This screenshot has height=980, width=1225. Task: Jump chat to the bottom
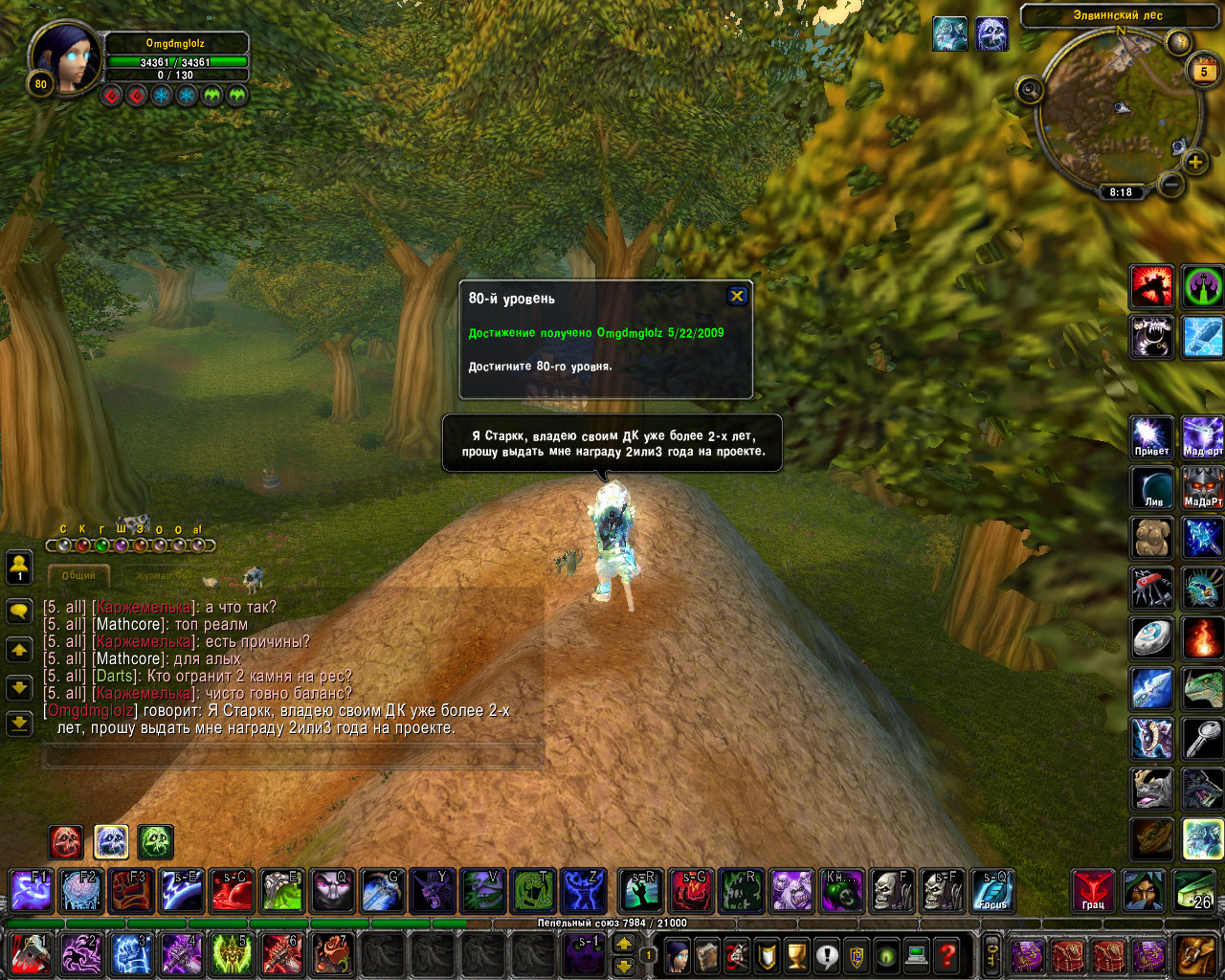pos(19,724)
